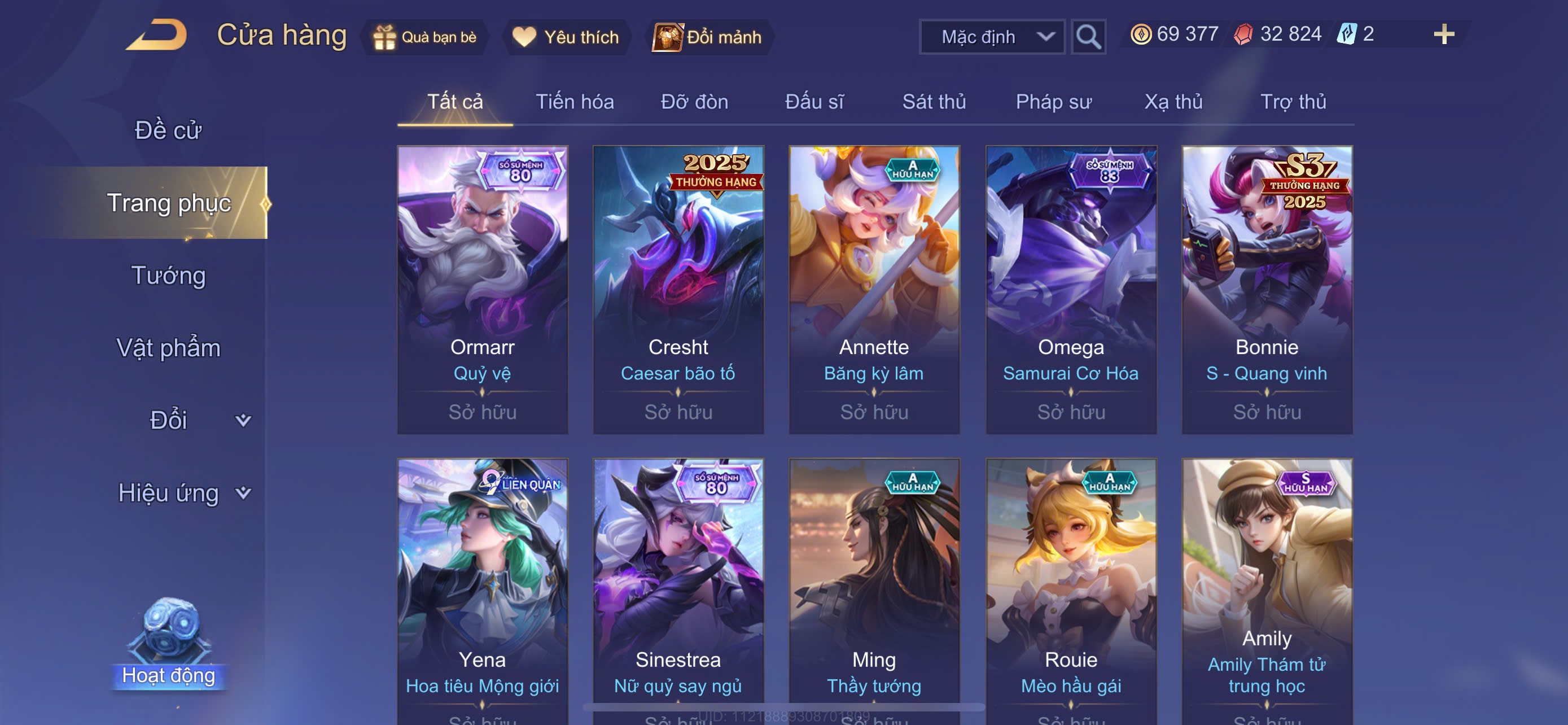This screenshot has height=725, width=1568.
Task: Open the Yêu thích favorites list
Action: [566, 37]
